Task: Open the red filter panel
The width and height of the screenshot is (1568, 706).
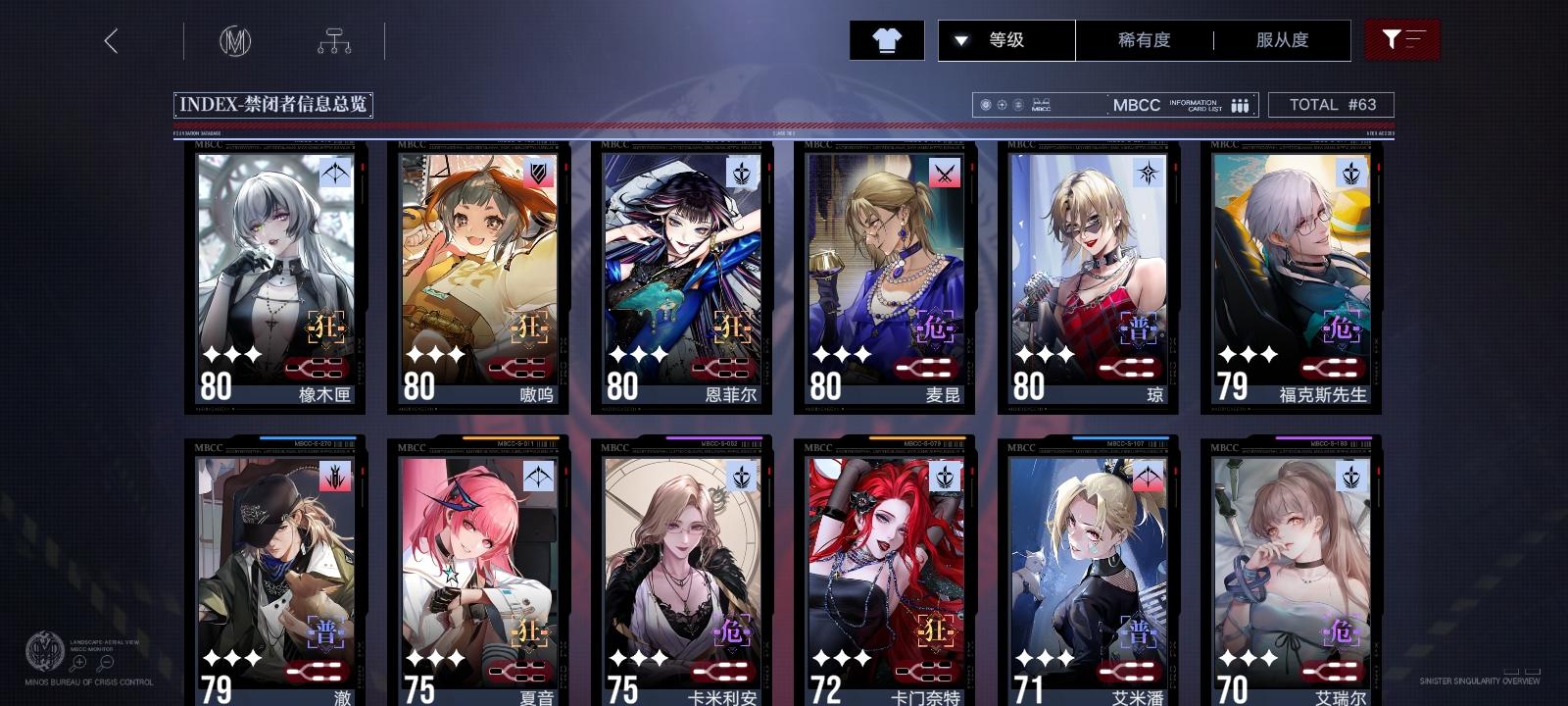Action: point(1403,40)
